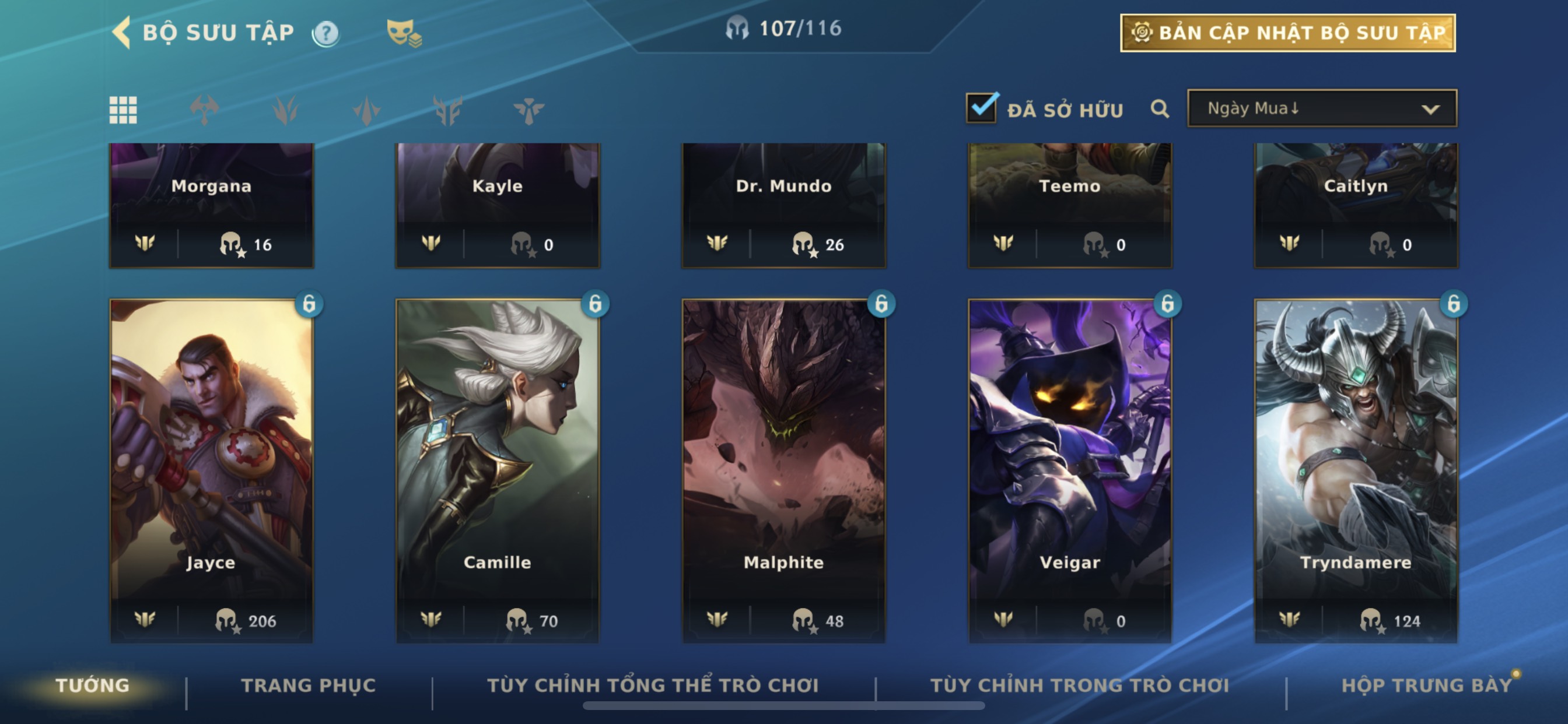The width and height of the screenshot is (1568, 724).
Task: Open Tùy Chỉnh Tổng Thể Trò Chơi tab
Action: 653,686
